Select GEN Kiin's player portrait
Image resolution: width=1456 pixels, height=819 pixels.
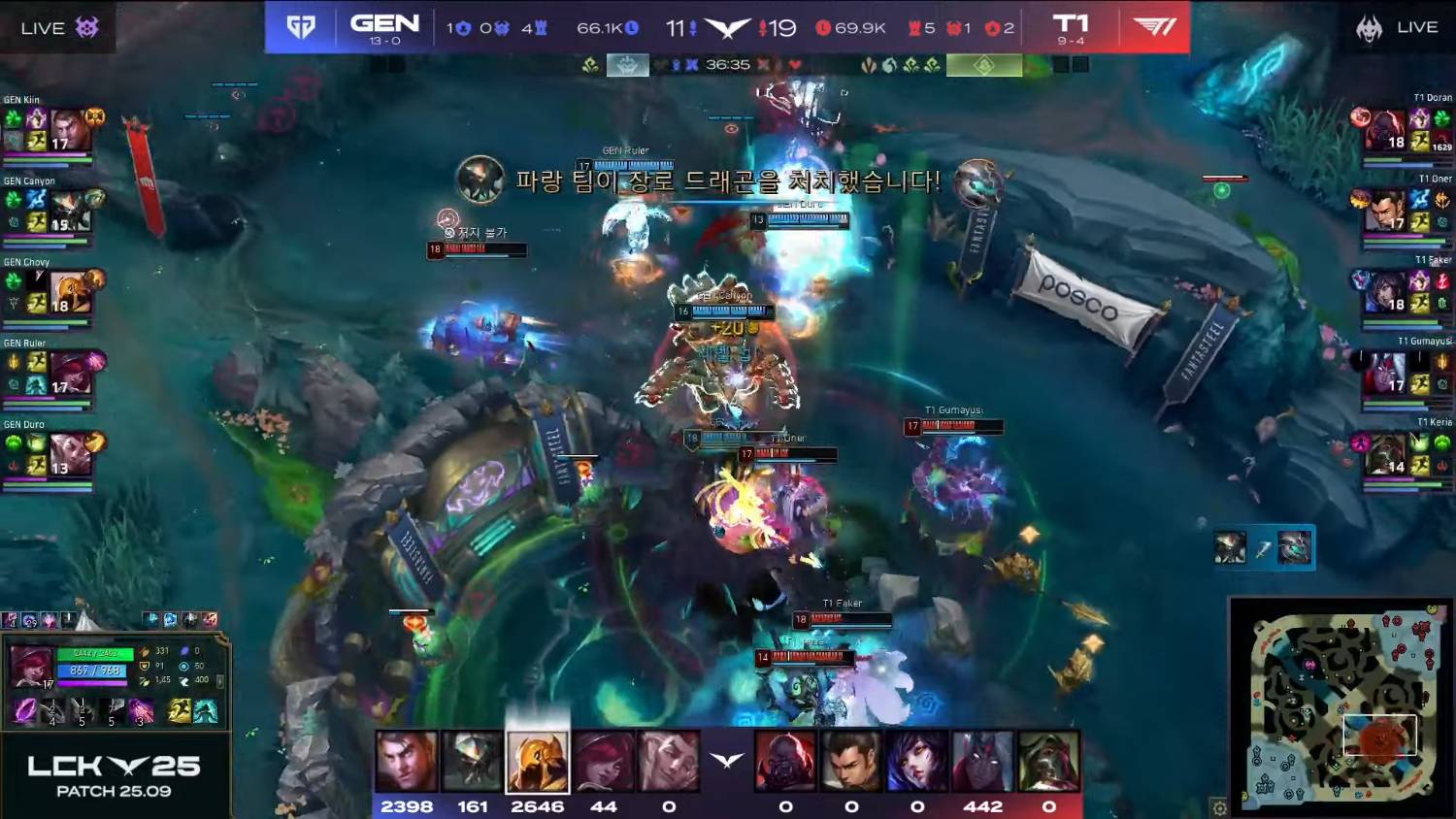[69, 129]
